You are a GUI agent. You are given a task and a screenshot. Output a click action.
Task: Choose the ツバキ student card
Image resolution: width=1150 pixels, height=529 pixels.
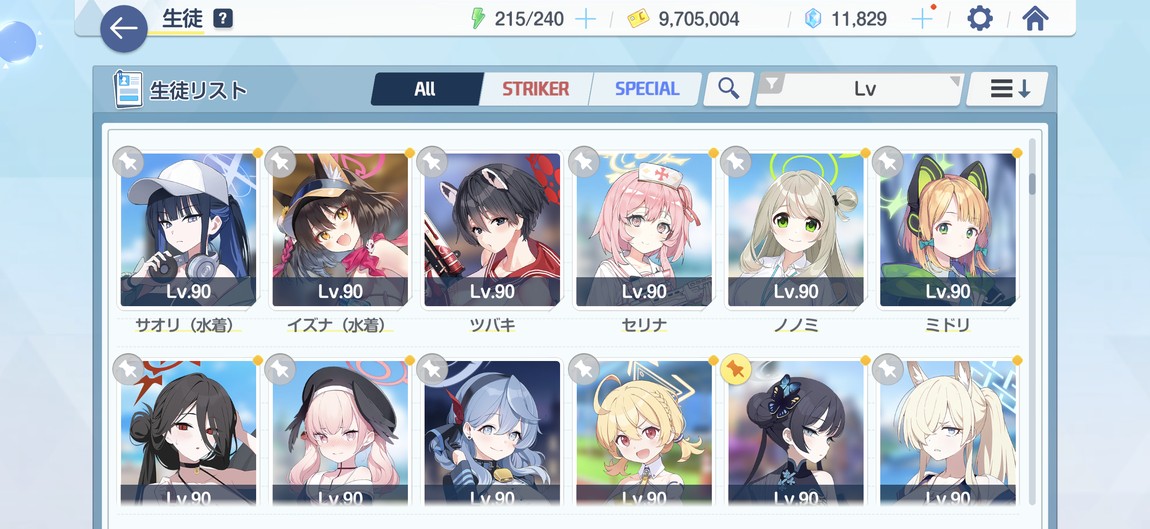(492, 232)
